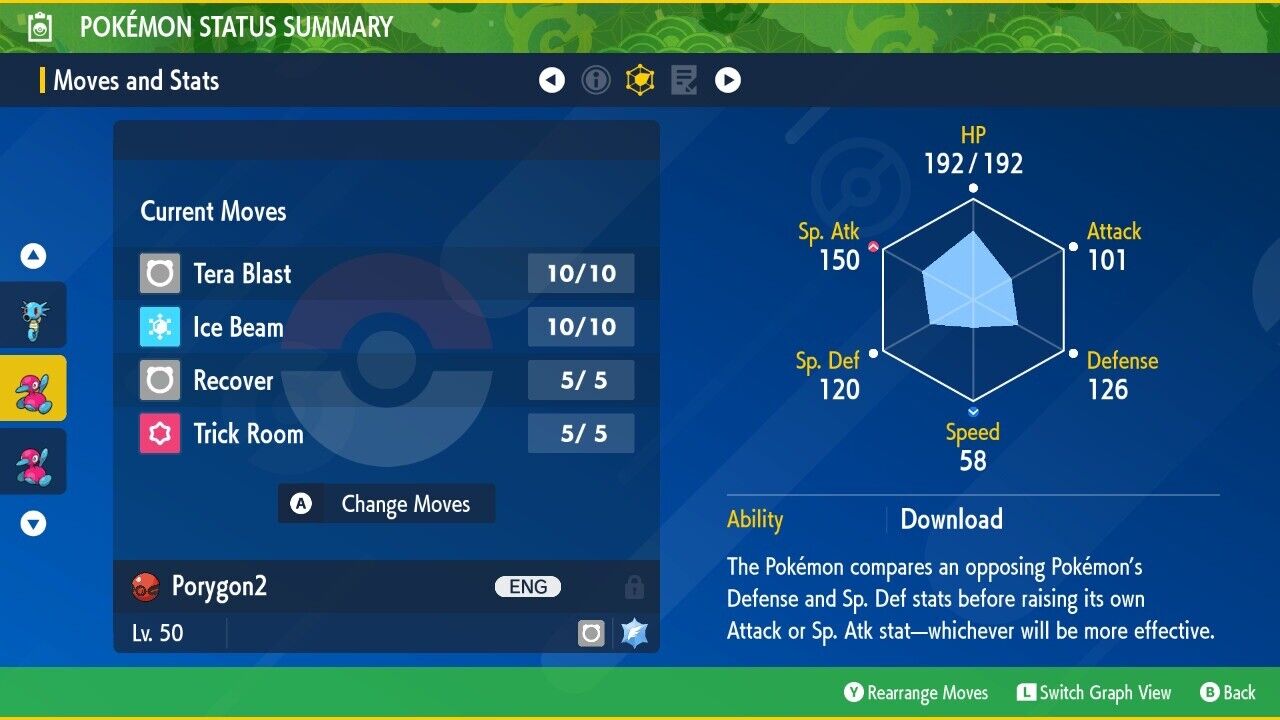
Task: Go to previous summary page arrow
Action: tap(552, 80)
